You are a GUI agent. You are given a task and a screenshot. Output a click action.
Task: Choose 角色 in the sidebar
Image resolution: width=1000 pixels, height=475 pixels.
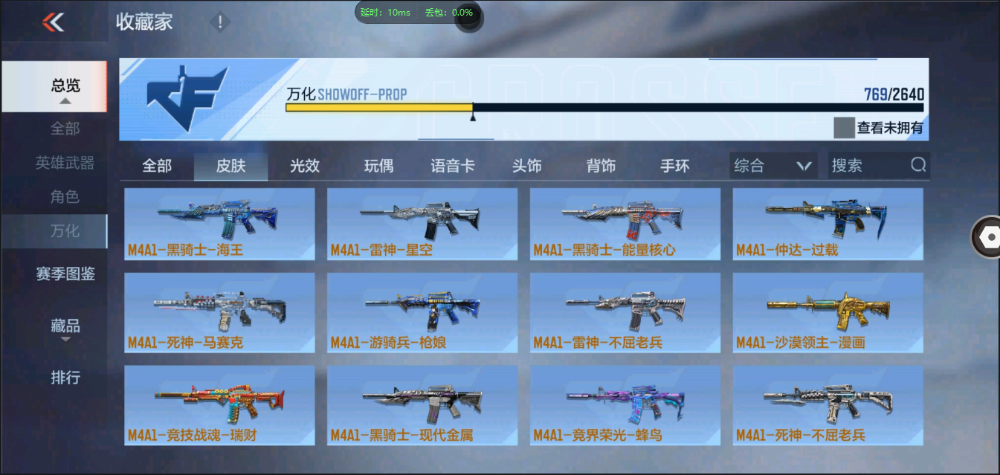point(65,197)
